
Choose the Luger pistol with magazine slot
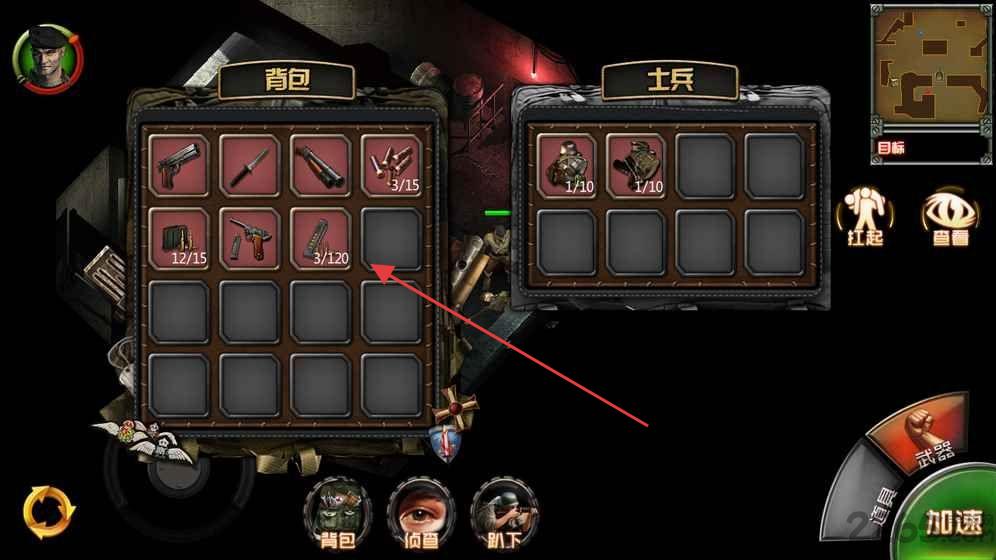[x=250, y=238]
